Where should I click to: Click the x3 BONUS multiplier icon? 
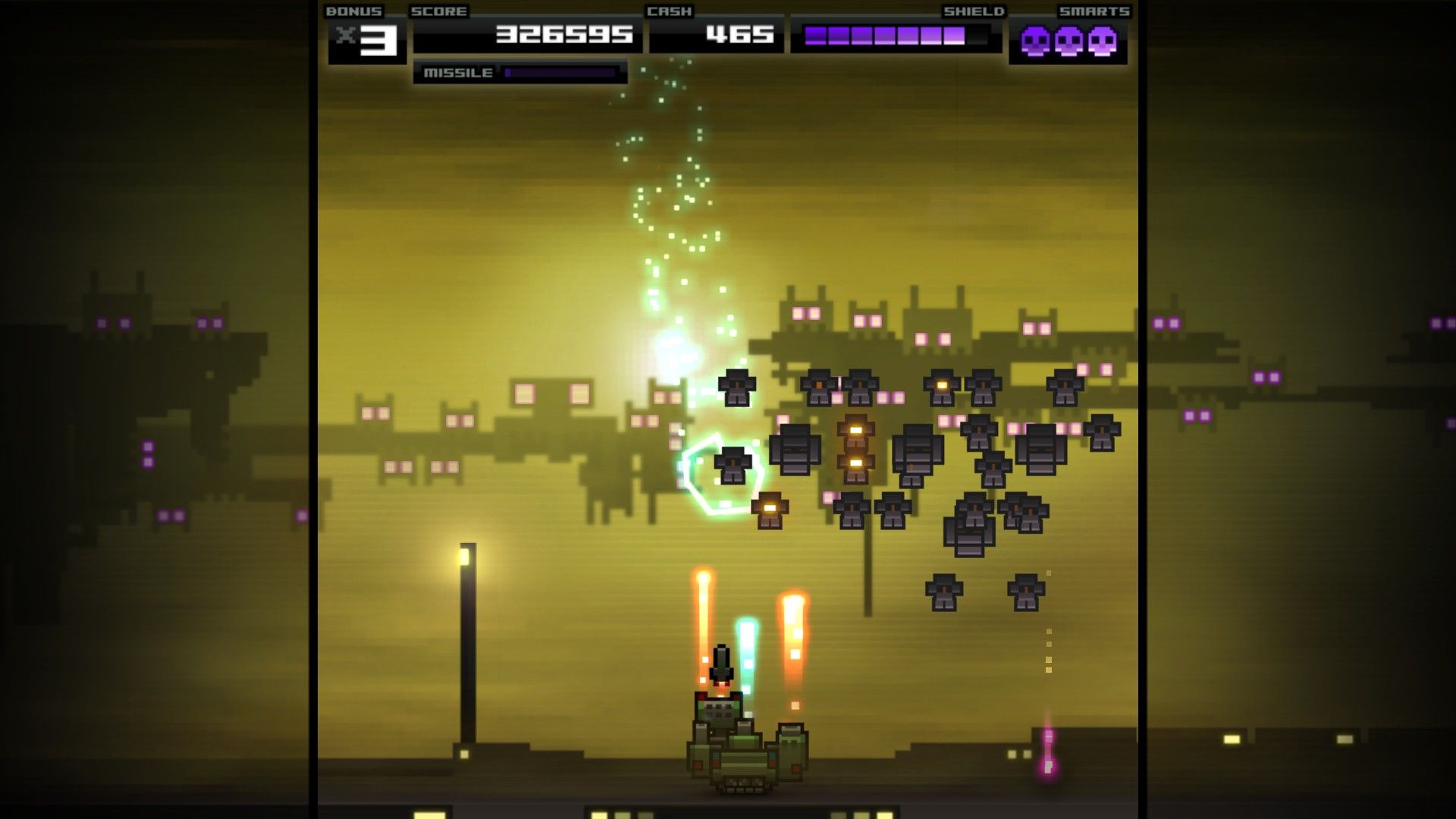[x=365, y=38]
